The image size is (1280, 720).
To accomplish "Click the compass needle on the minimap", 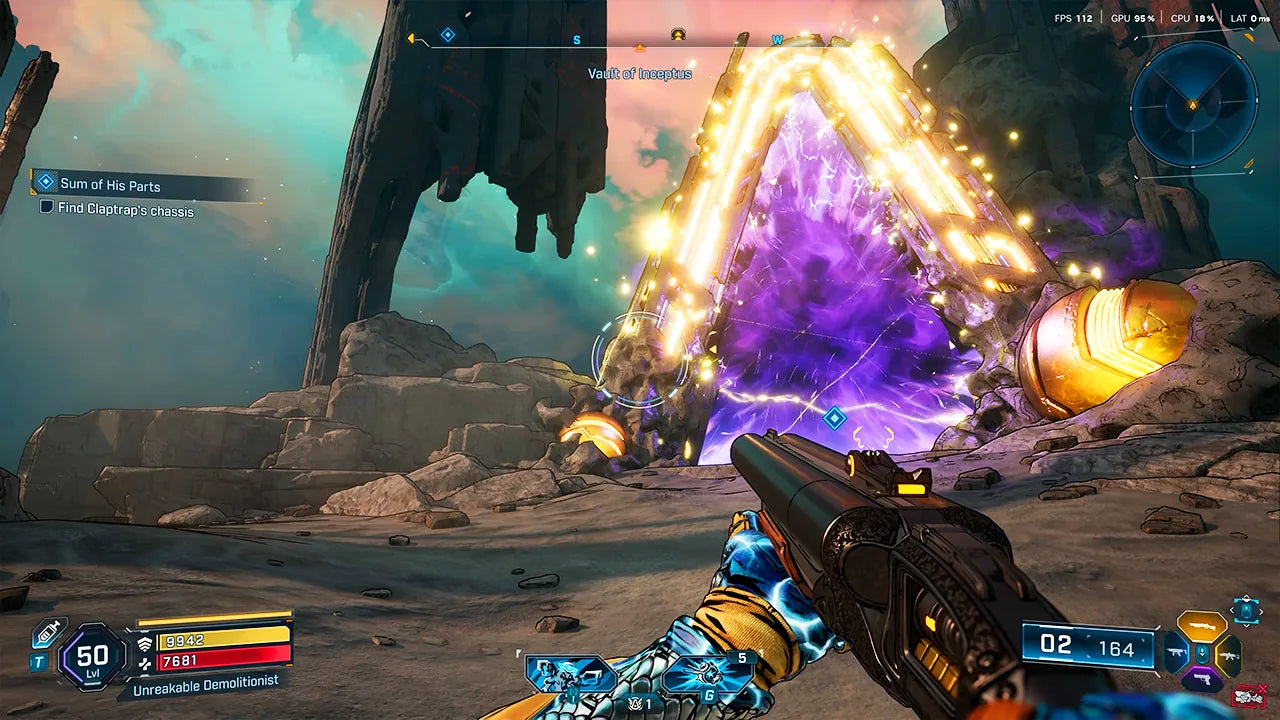I will click(1193, 105).
